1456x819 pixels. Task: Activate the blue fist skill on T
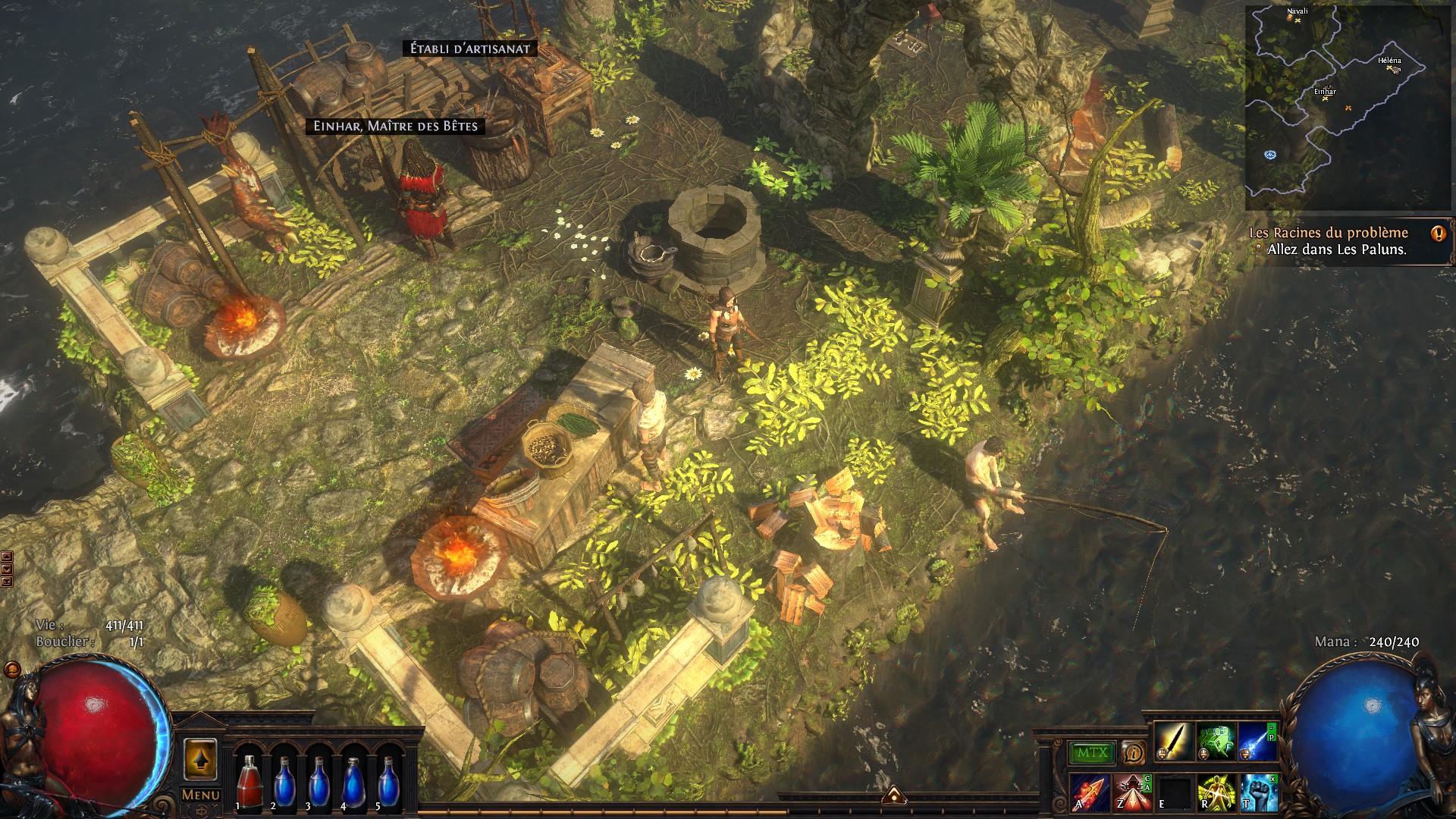click(1257, 792)
